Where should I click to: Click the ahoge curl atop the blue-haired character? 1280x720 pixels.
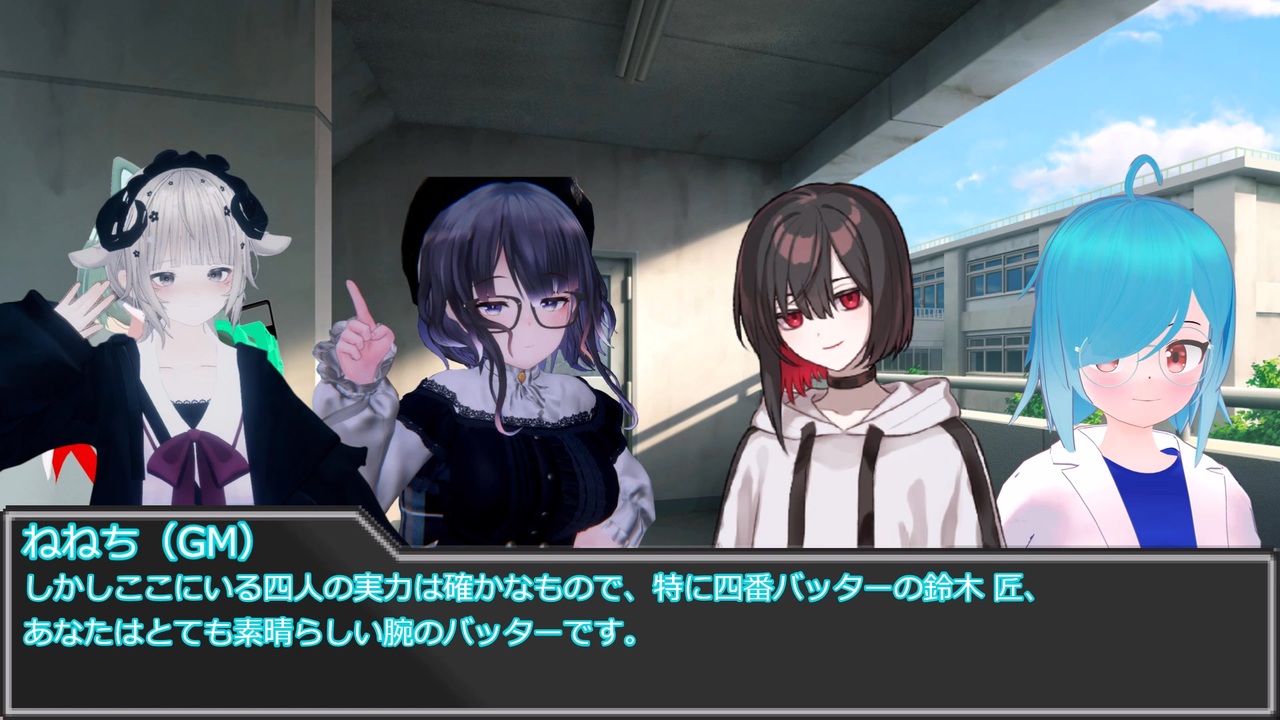click(1142, 170)
